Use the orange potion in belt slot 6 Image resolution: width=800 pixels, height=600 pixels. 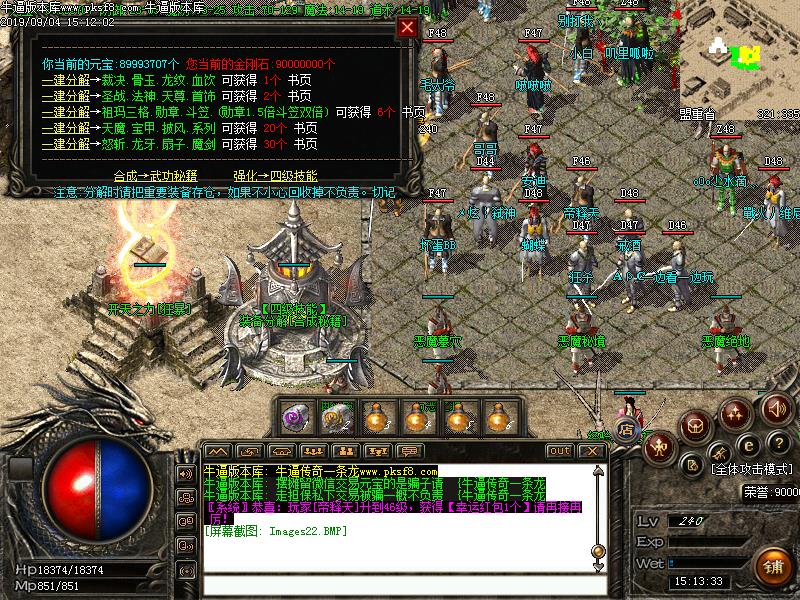click(500, 416)
